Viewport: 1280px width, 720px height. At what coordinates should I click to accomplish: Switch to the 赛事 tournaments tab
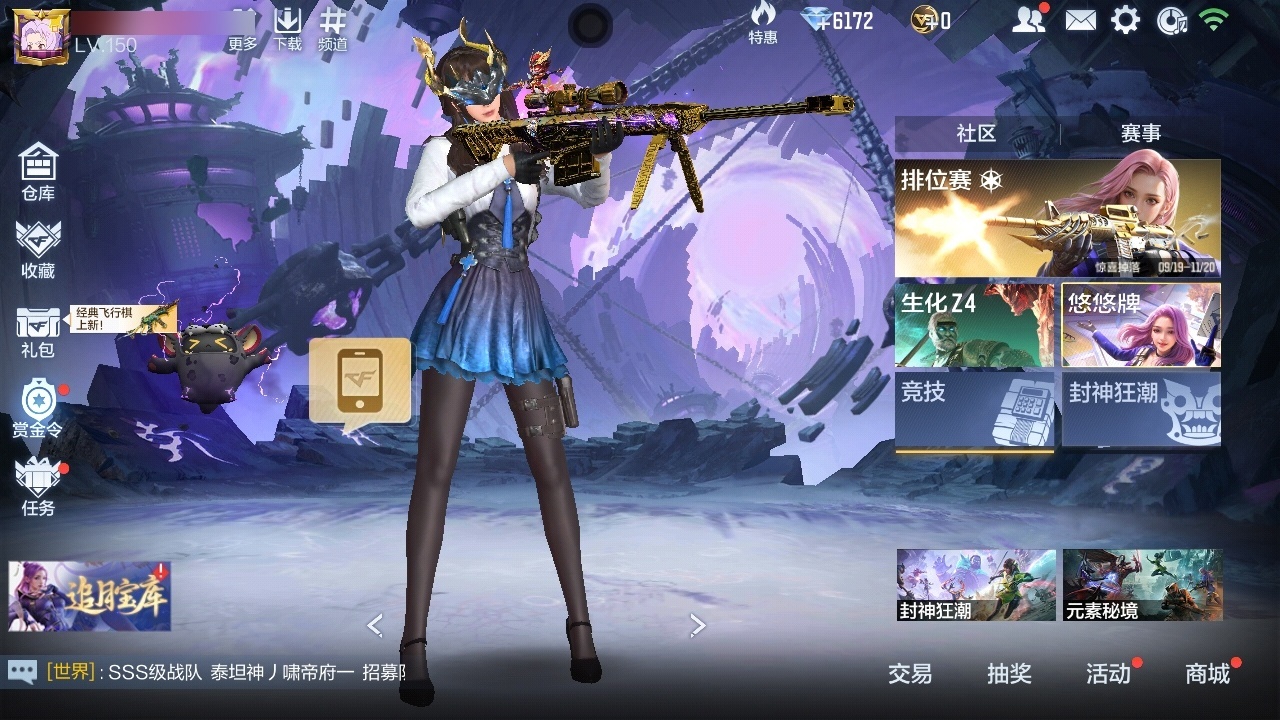pyautogui.click(x=1140, y=134)
